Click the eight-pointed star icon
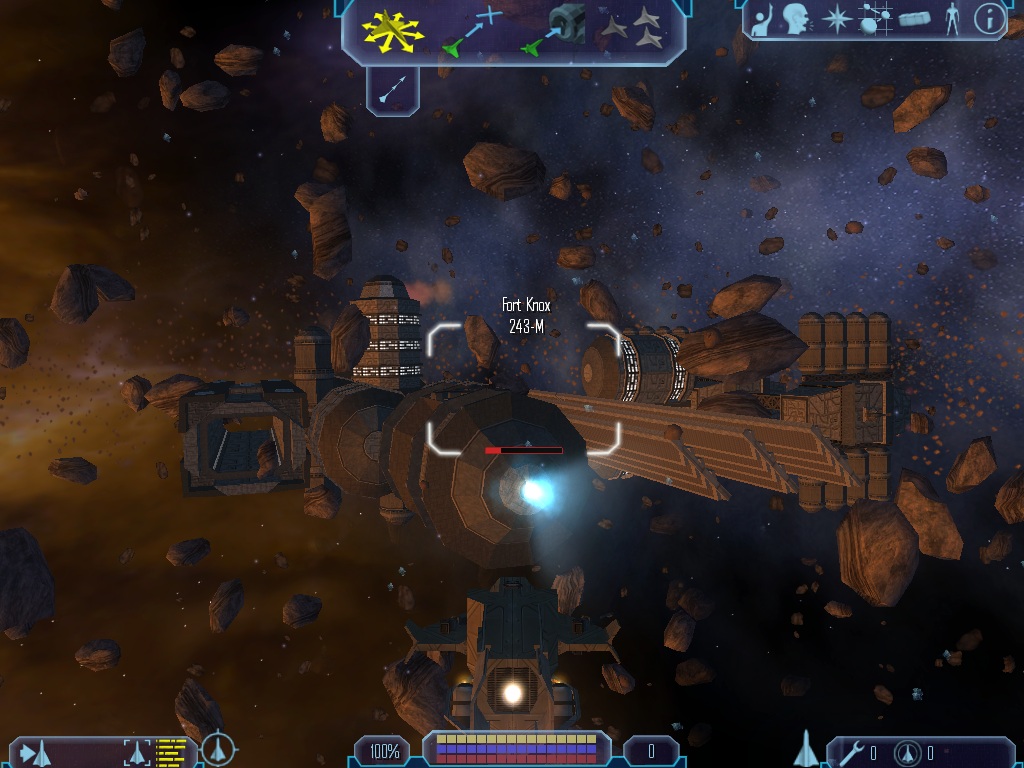The height and width of the screenshot is (768, 1024). [x=836, y=20]
